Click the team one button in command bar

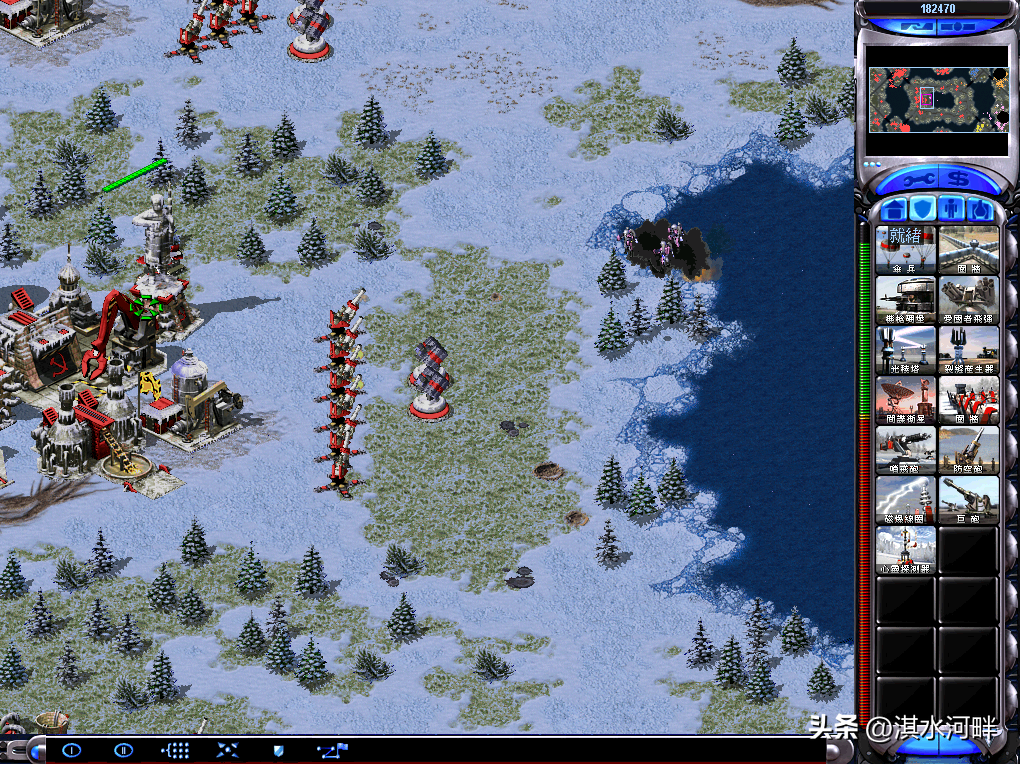[71, 749]
